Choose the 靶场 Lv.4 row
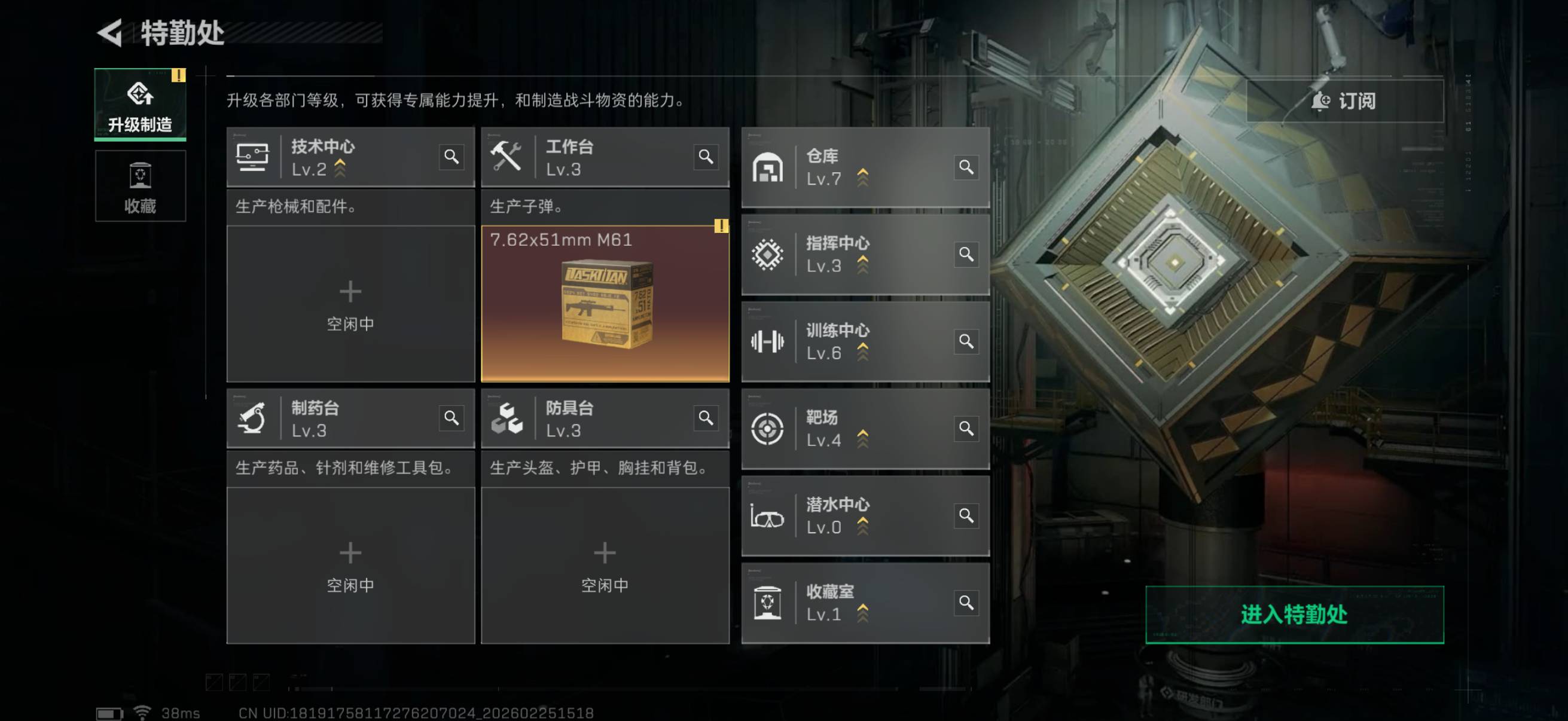Viewport: 1568px width, 721px height. (x=852, y=428)
